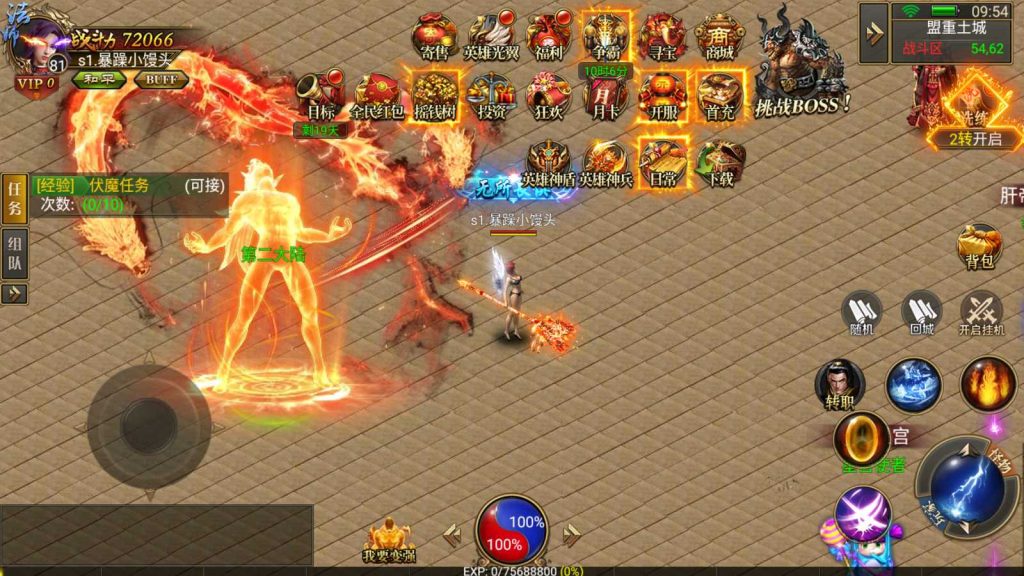Cast the fire wall skill
This screenshot has width=1024, height=576.
pyautogui.click(x=988, y=383)
